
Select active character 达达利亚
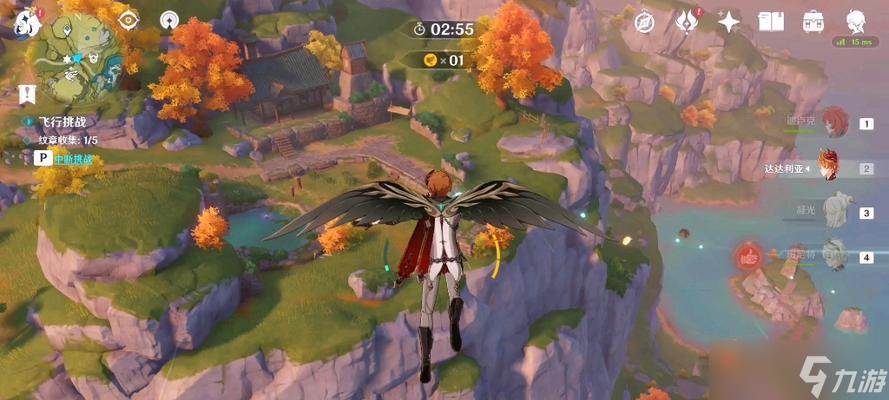point(829,166)
